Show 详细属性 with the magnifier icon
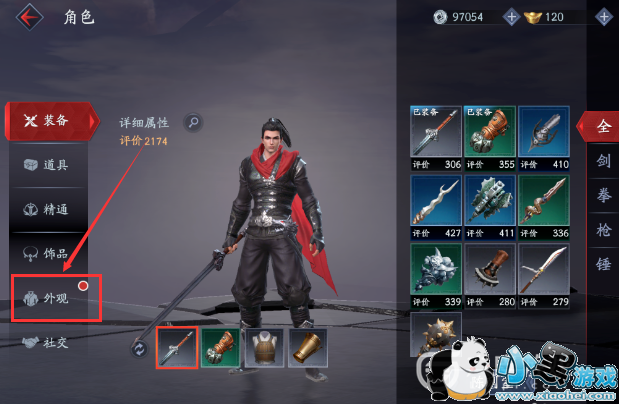Screen dimensions: 619x404 point(193,122)
